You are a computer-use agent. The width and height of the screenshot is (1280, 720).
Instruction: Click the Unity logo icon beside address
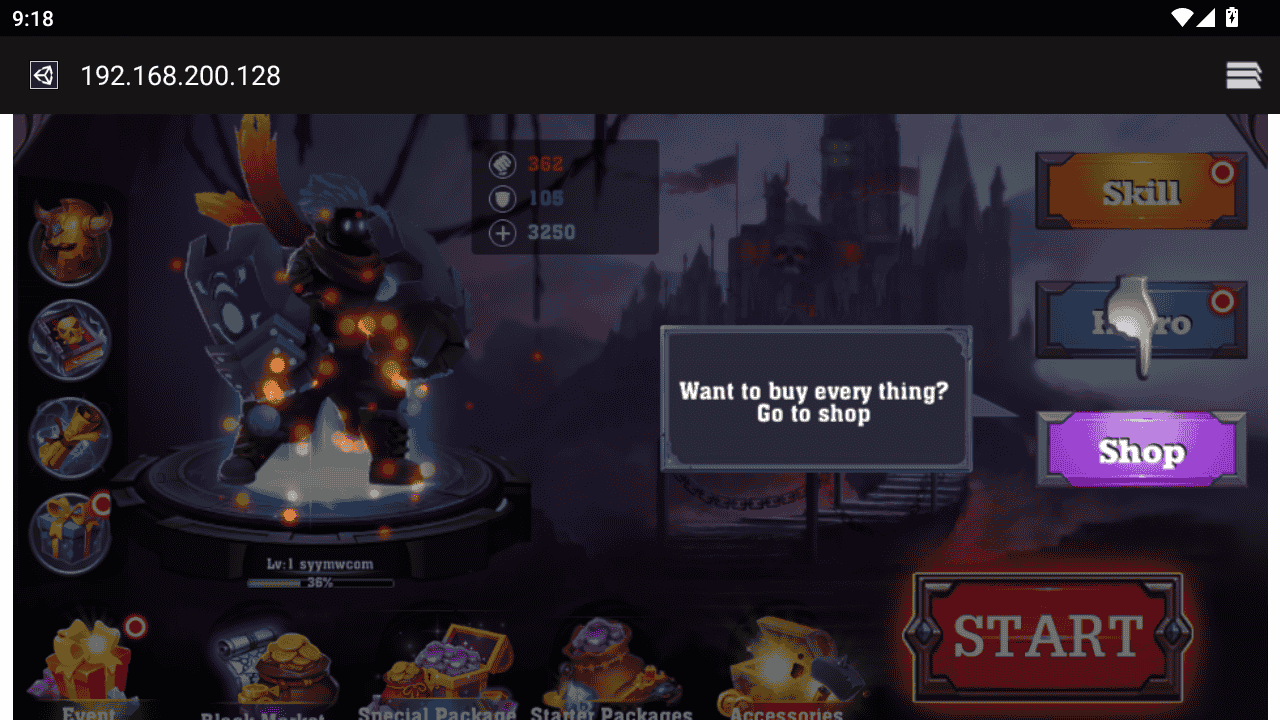click(x=44, y=75)
